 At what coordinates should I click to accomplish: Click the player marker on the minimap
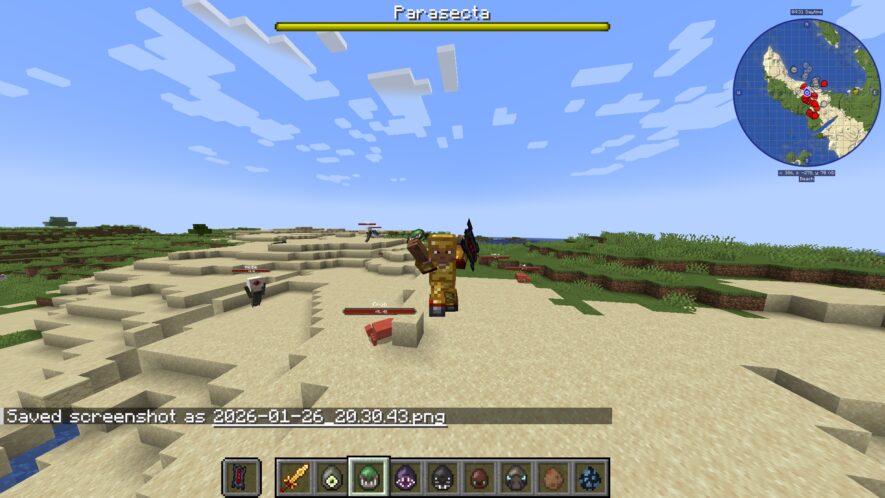[807, 92]
